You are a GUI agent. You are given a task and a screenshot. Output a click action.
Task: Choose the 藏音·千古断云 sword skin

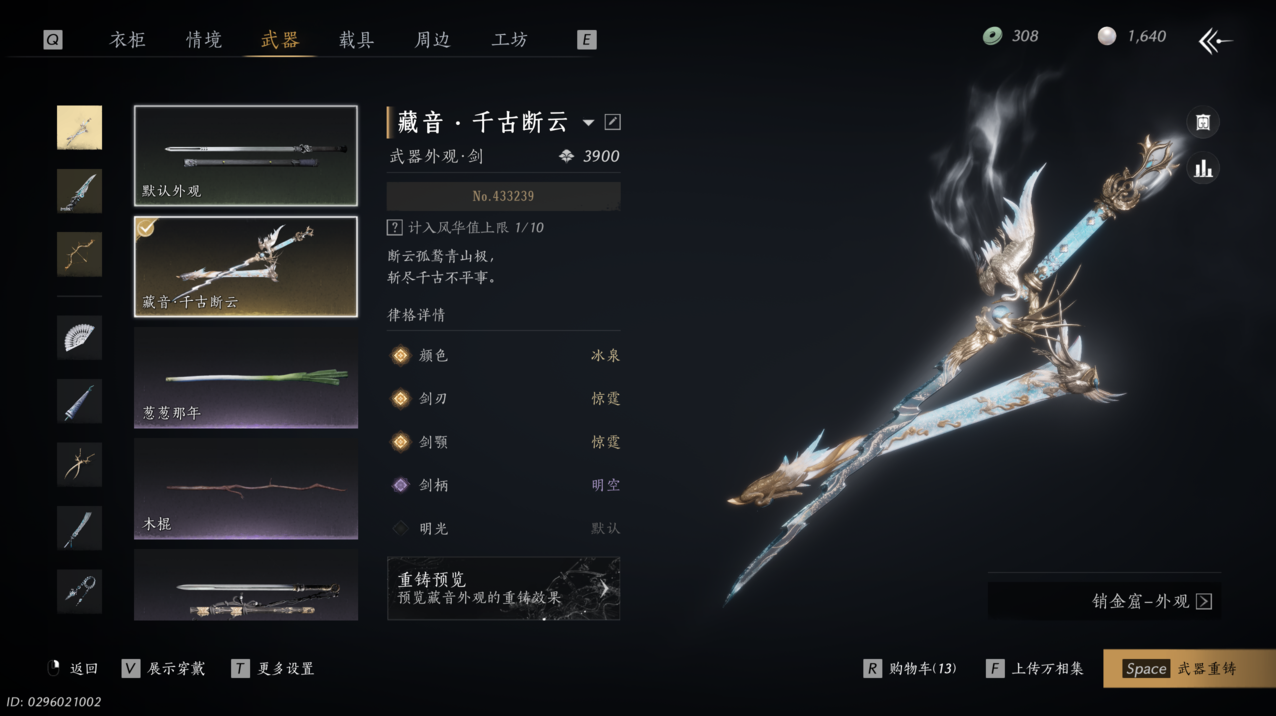click(x=246, y=267)
